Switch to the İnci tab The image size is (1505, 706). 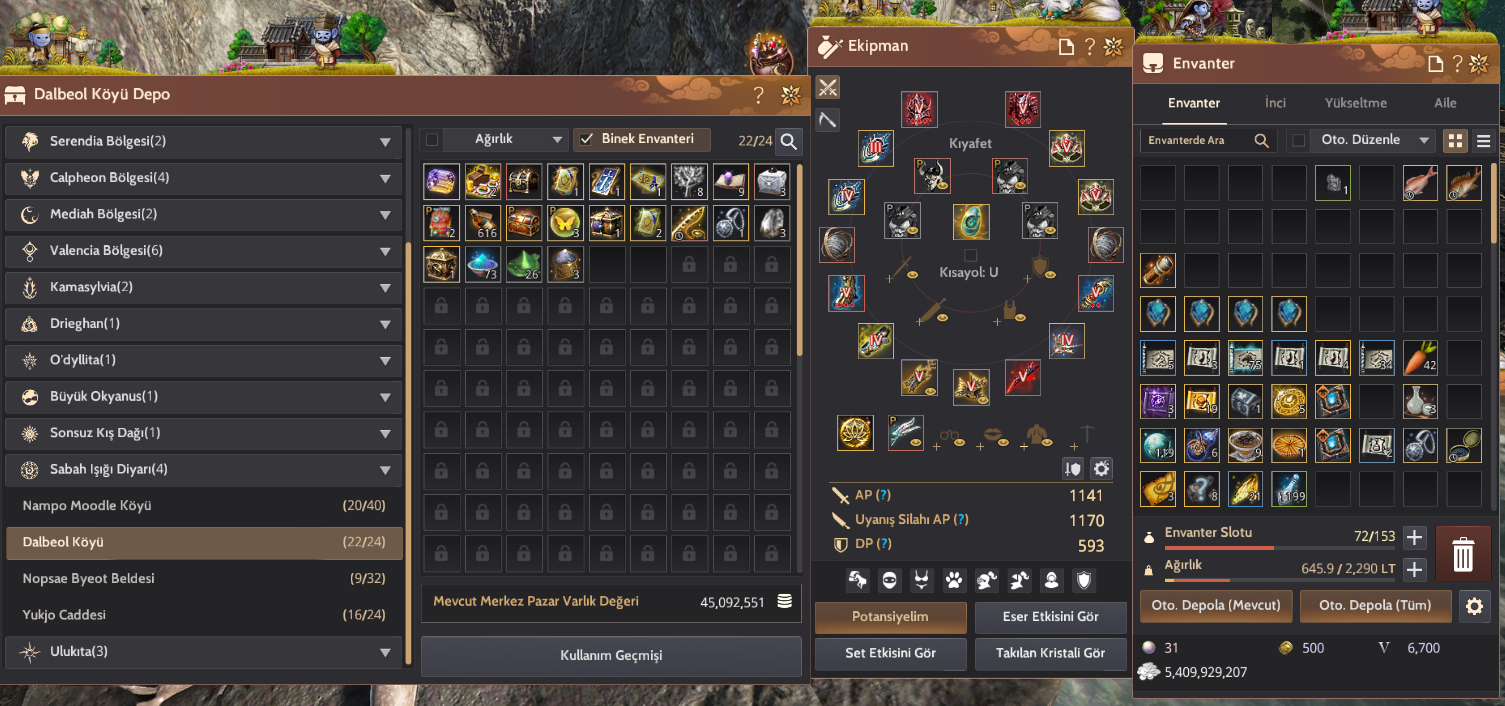[x=1275, y=103]
